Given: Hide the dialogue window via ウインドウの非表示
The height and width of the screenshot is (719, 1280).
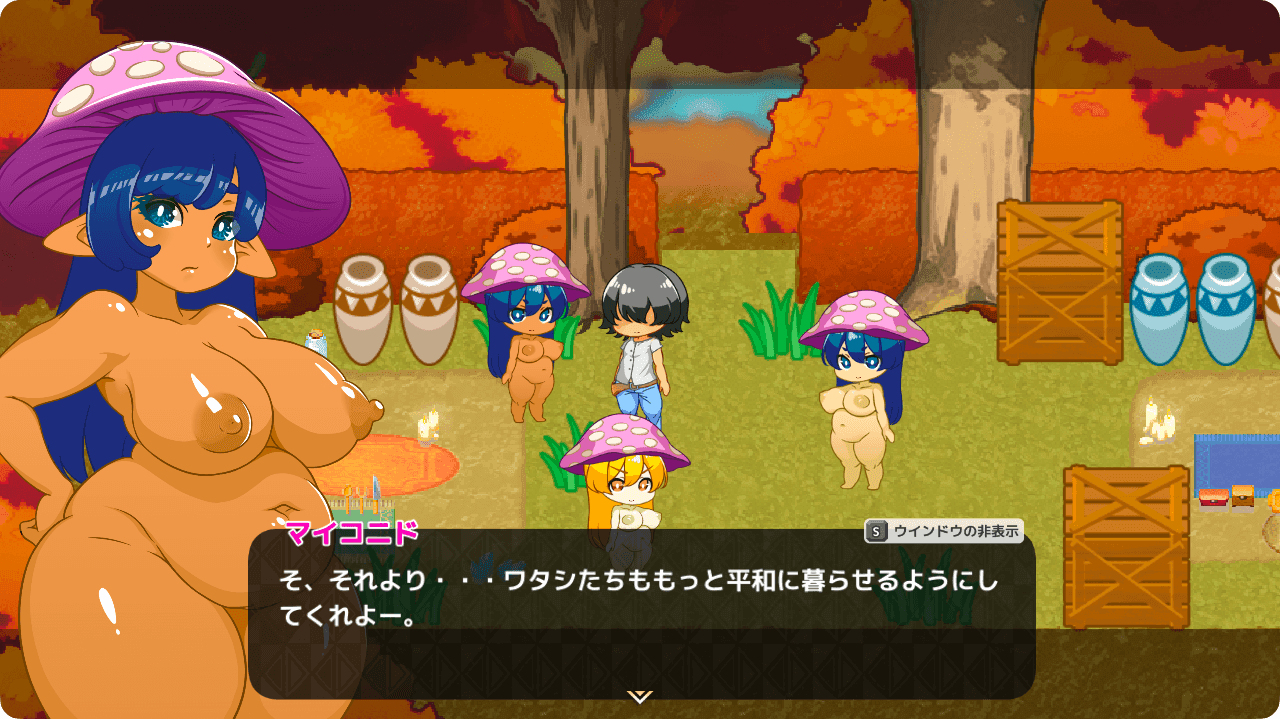Looking at the screenshot, I should pos(944,532).
